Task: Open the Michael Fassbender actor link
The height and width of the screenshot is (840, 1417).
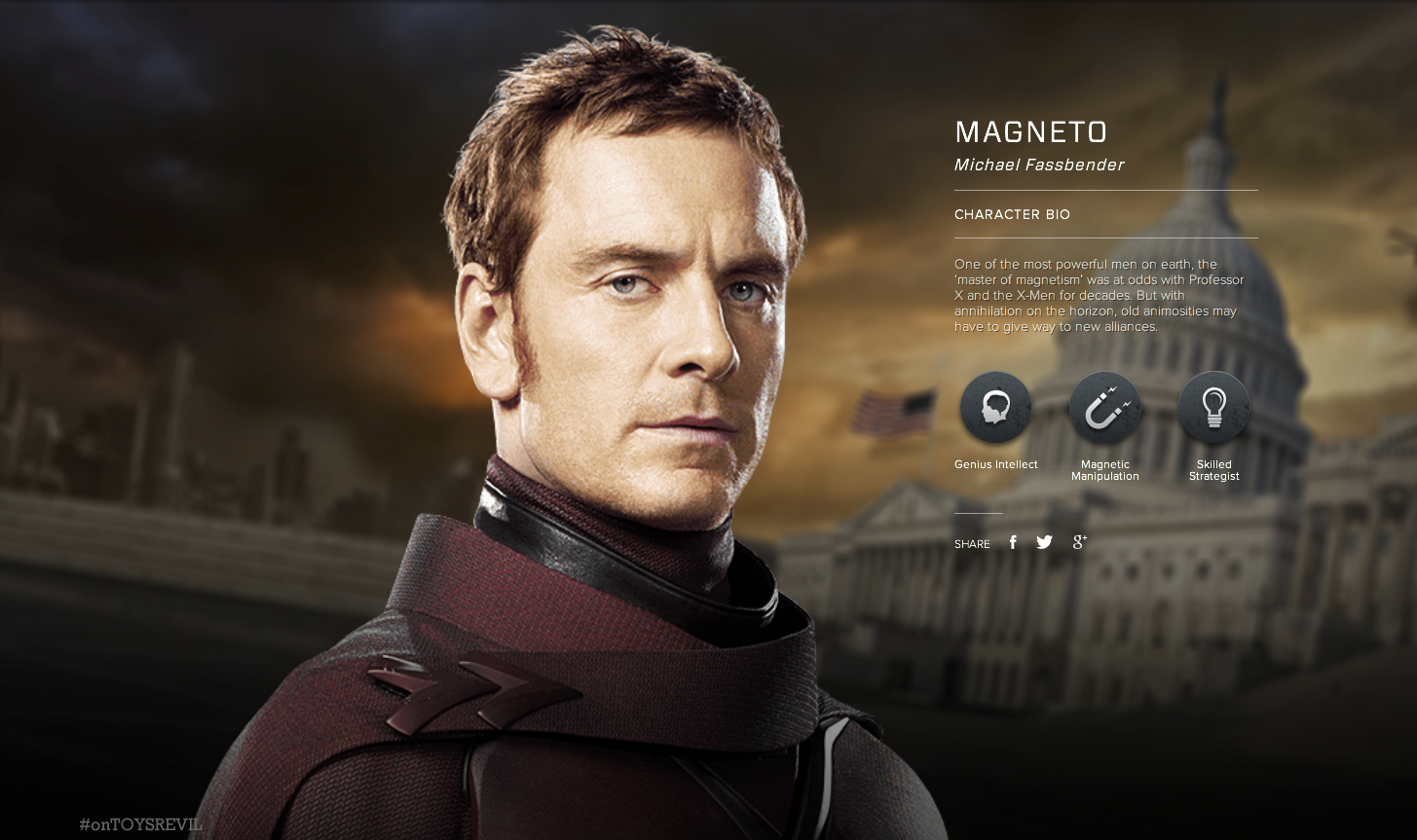Action: click(1038, 164)
